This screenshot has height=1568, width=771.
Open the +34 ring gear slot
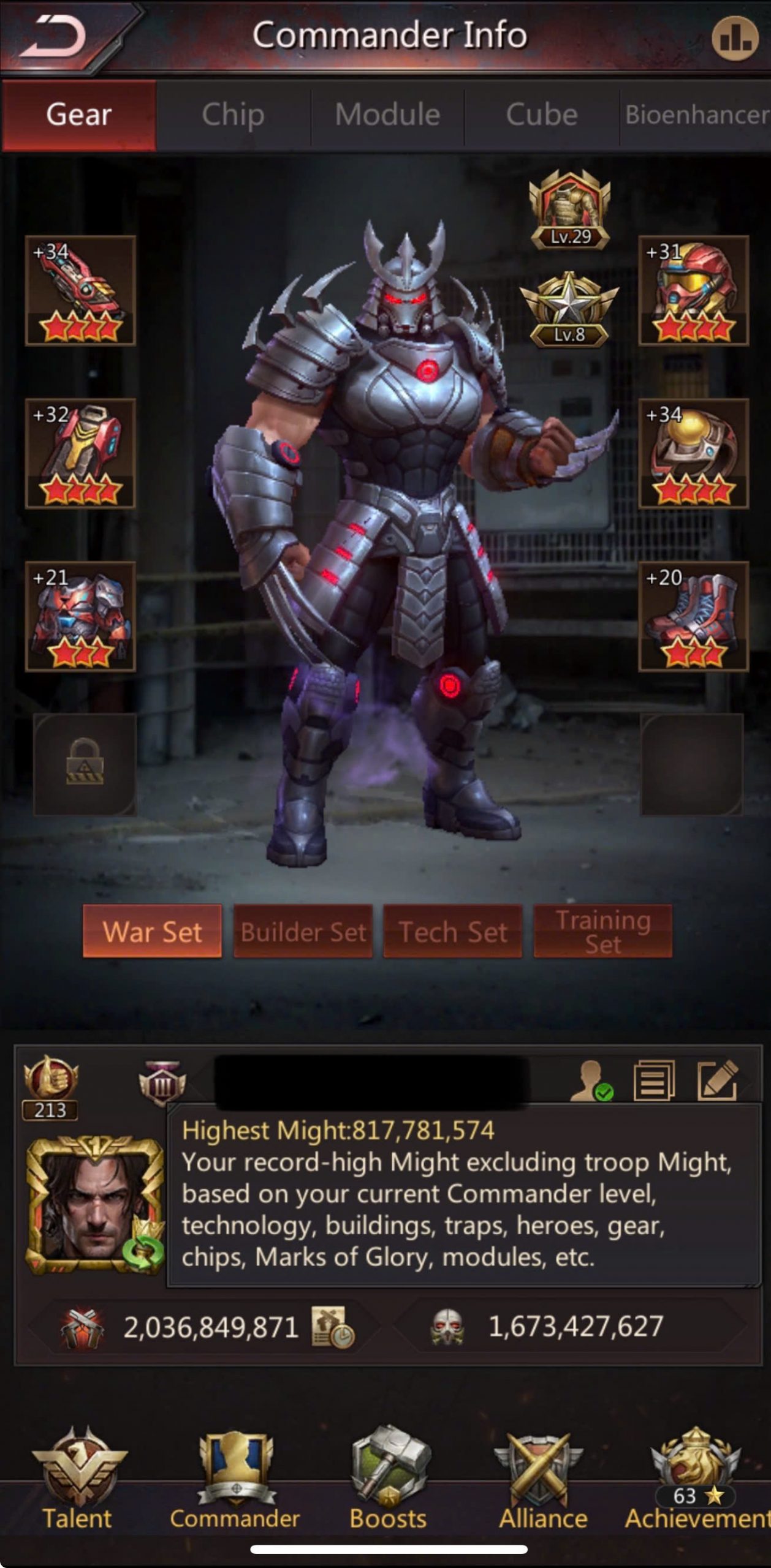(x=693, y=453)
